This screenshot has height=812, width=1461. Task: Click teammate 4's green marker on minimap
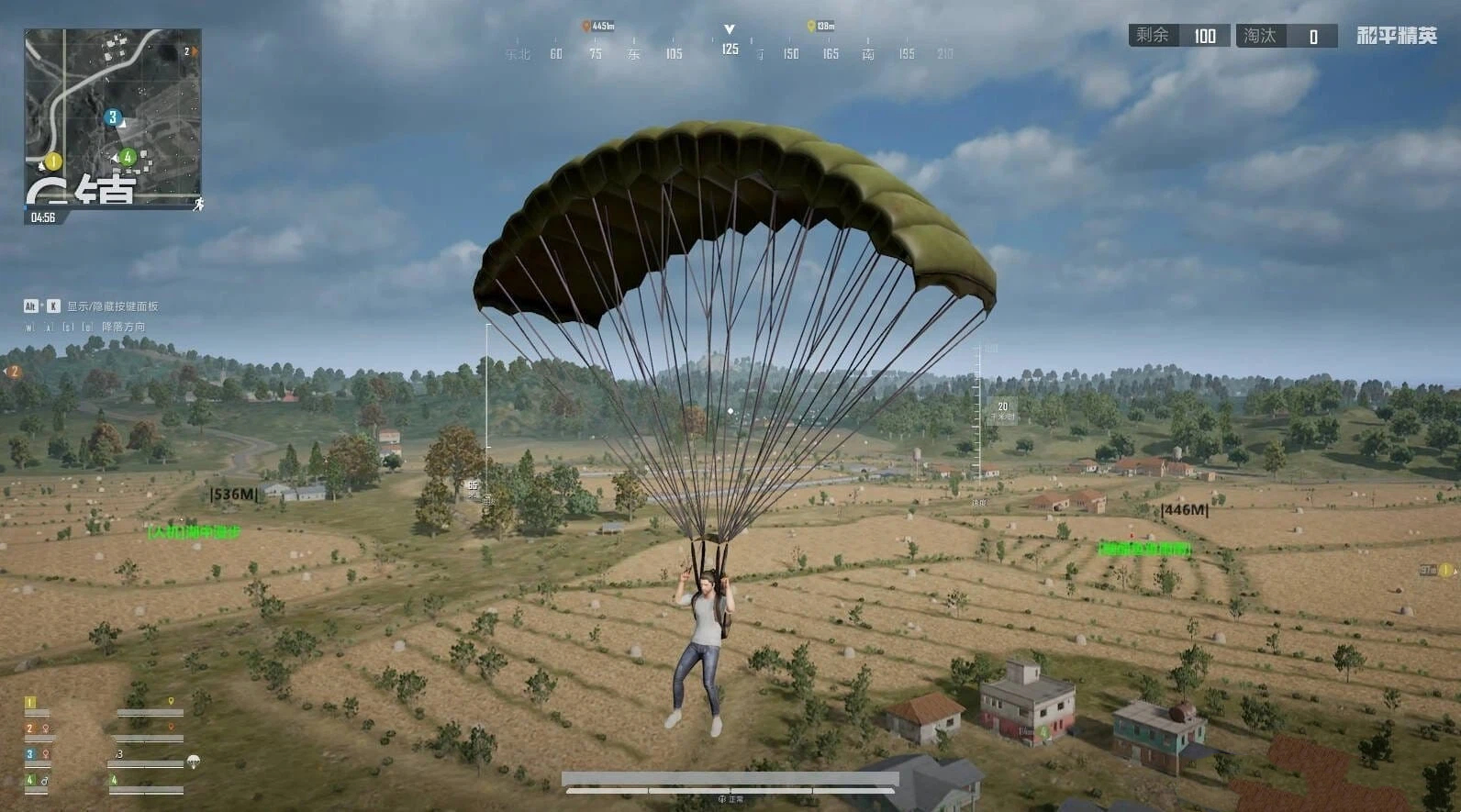tap(128, 157)
